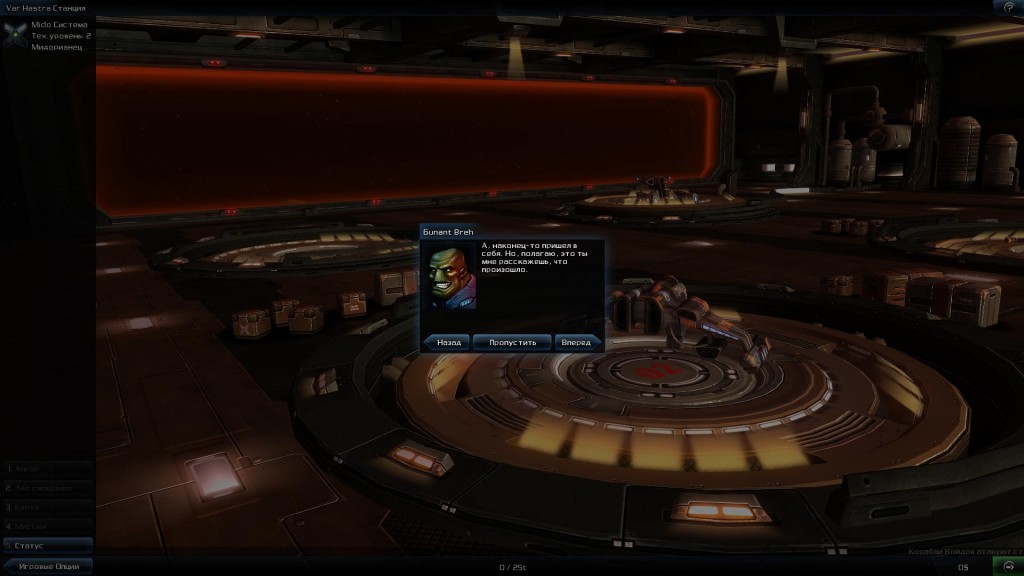Select the Миссии menu entry
Screen dimensions: 1024x576
(x=47, y=526)
